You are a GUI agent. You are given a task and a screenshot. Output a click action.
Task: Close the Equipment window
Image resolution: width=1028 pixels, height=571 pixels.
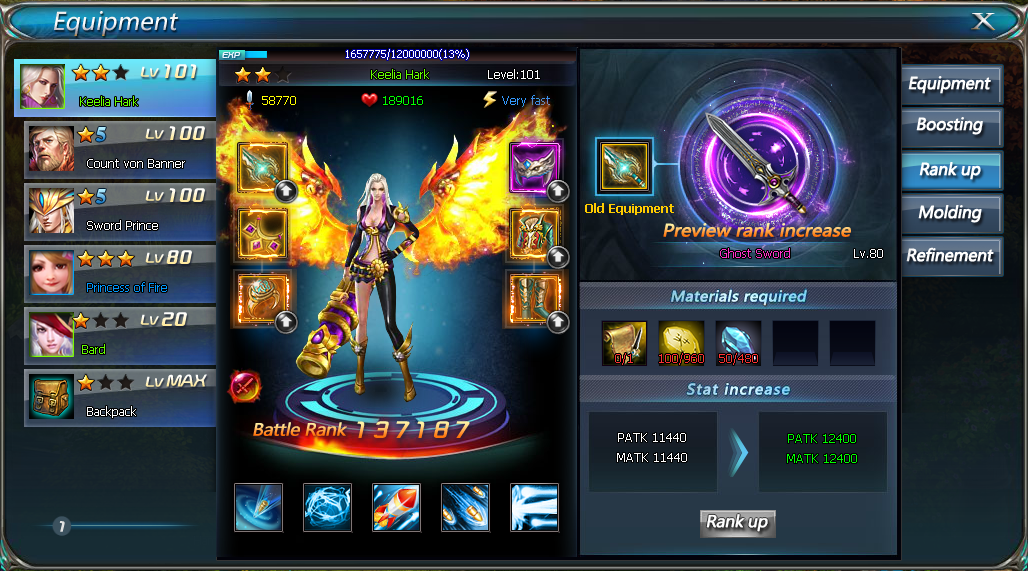(983, 21)
